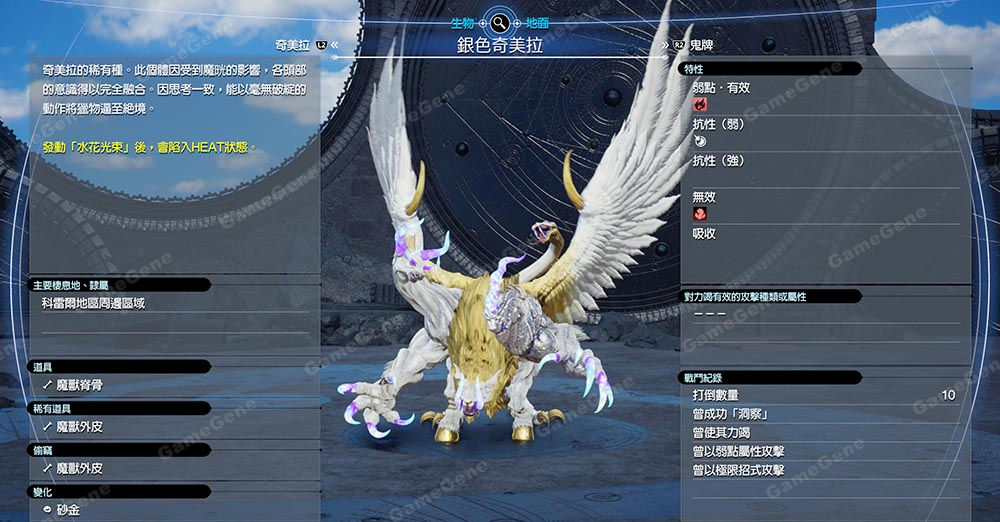
Task: Click the white icon under 抗性（弱）
Action: [x=700, y=142]
